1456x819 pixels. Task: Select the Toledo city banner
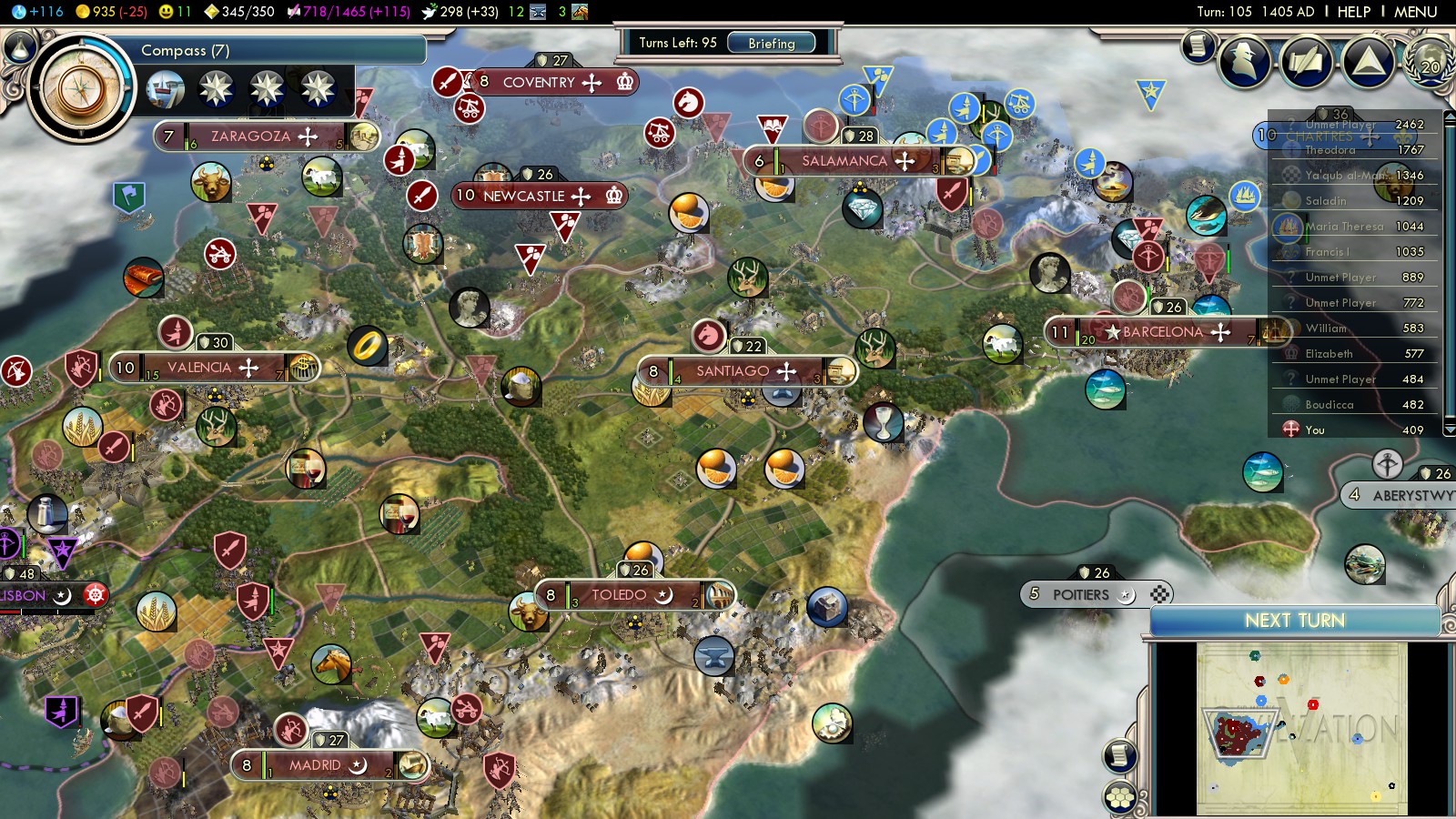click(619, 595)
